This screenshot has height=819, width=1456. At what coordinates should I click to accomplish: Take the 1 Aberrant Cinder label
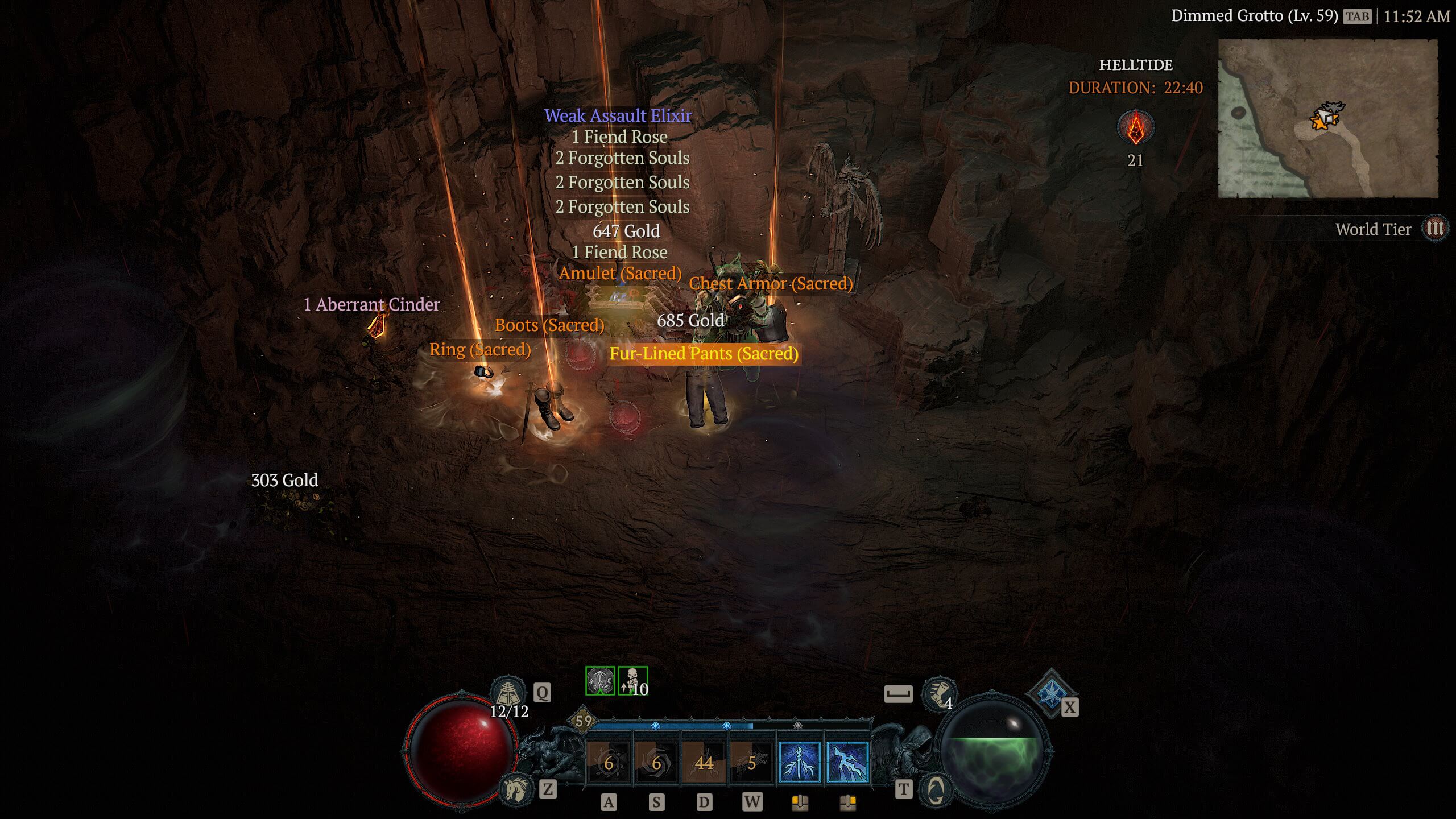(x=371, y=305)
